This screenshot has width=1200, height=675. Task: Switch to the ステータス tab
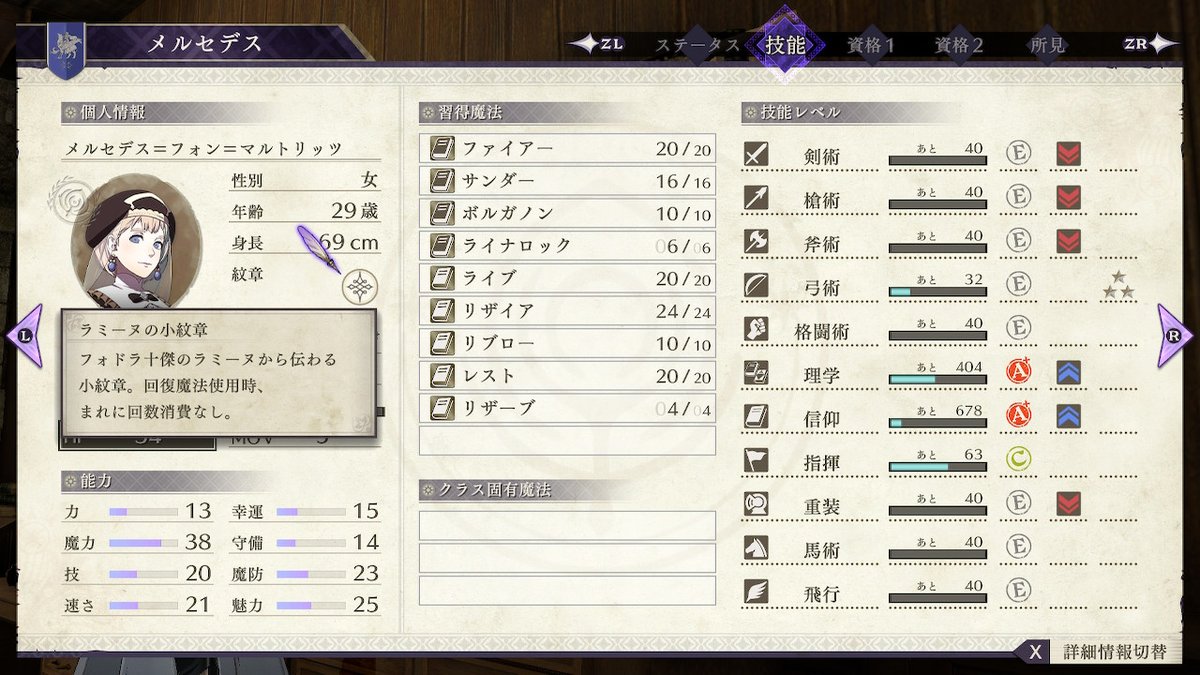point(697,45)
